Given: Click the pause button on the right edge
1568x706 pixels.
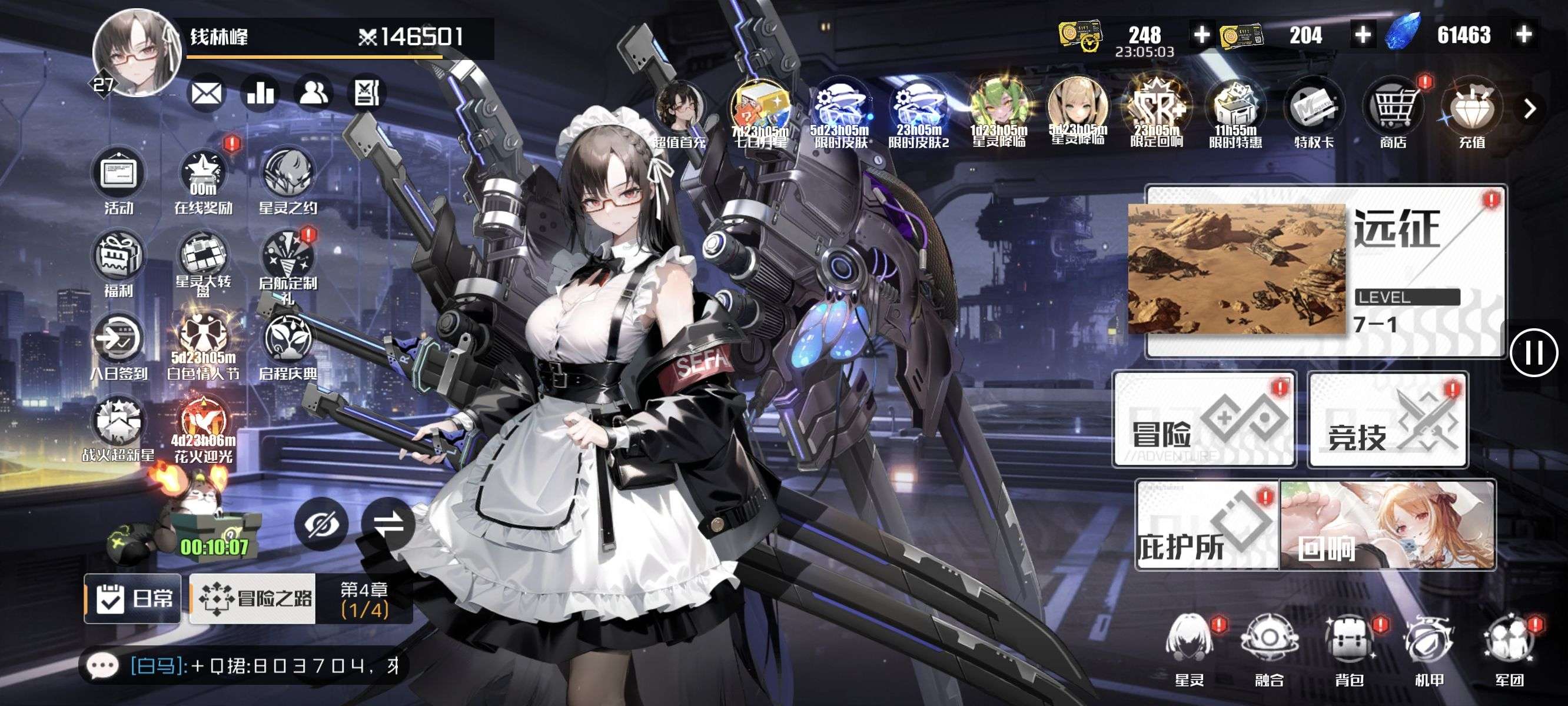Looking at the screenshot, I should coord(1533,352).
